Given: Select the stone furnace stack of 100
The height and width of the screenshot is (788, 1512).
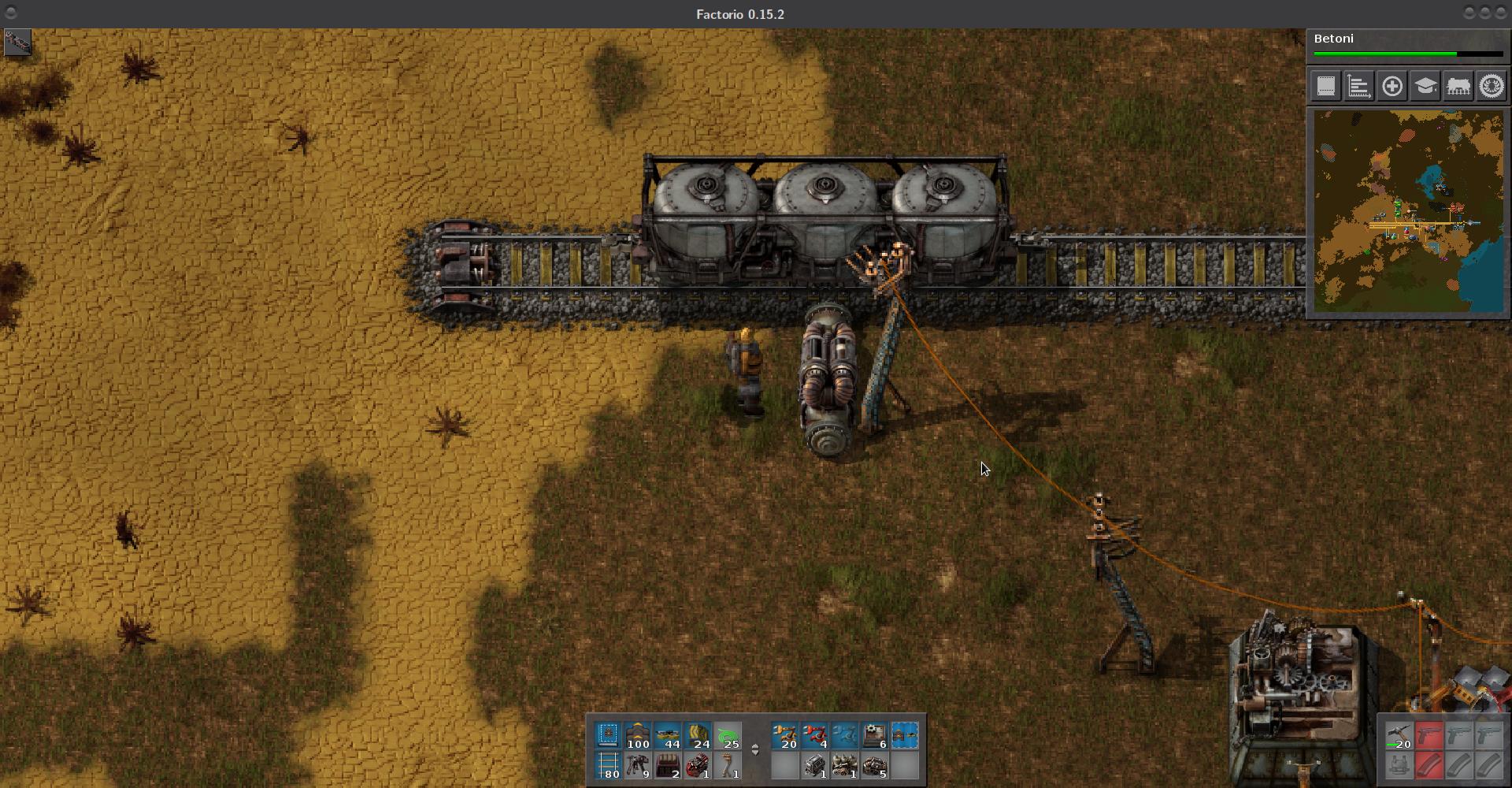Looking at the screenshot, I should pos(637,735).
